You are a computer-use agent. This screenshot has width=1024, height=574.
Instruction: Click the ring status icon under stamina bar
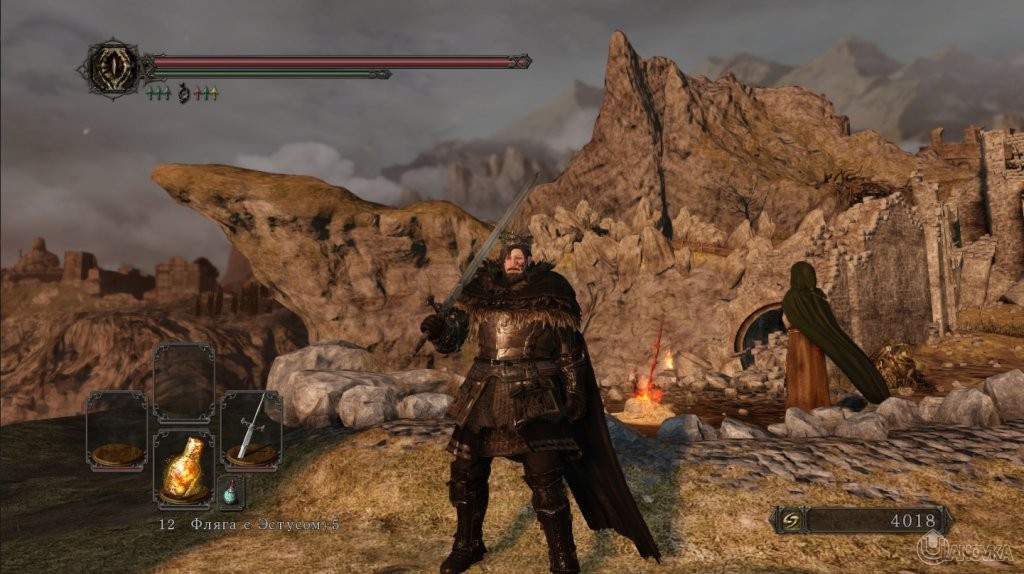tap(183, 94)
